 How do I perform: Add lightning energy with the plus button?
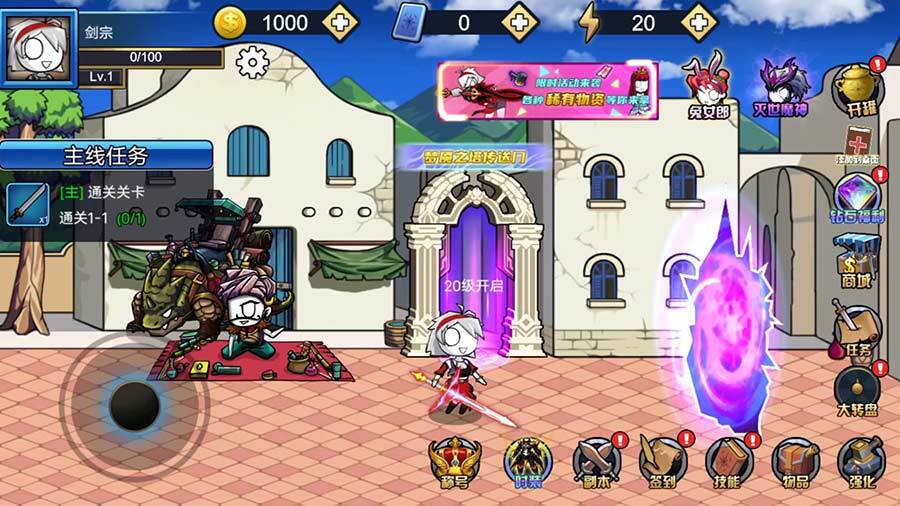coord(698,21)
